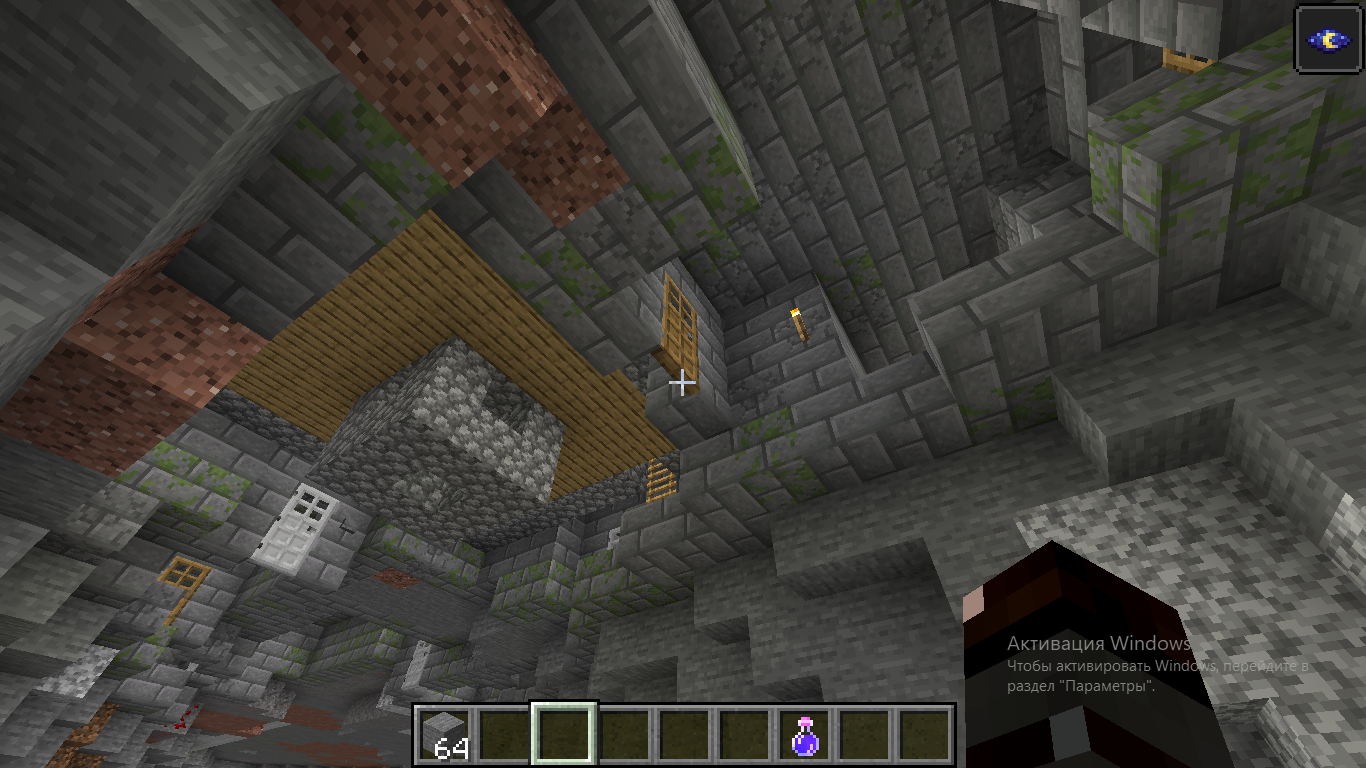Select the purple potion hotbar slot
This screenshot has width=1366, height=768.
pos(805,735)
